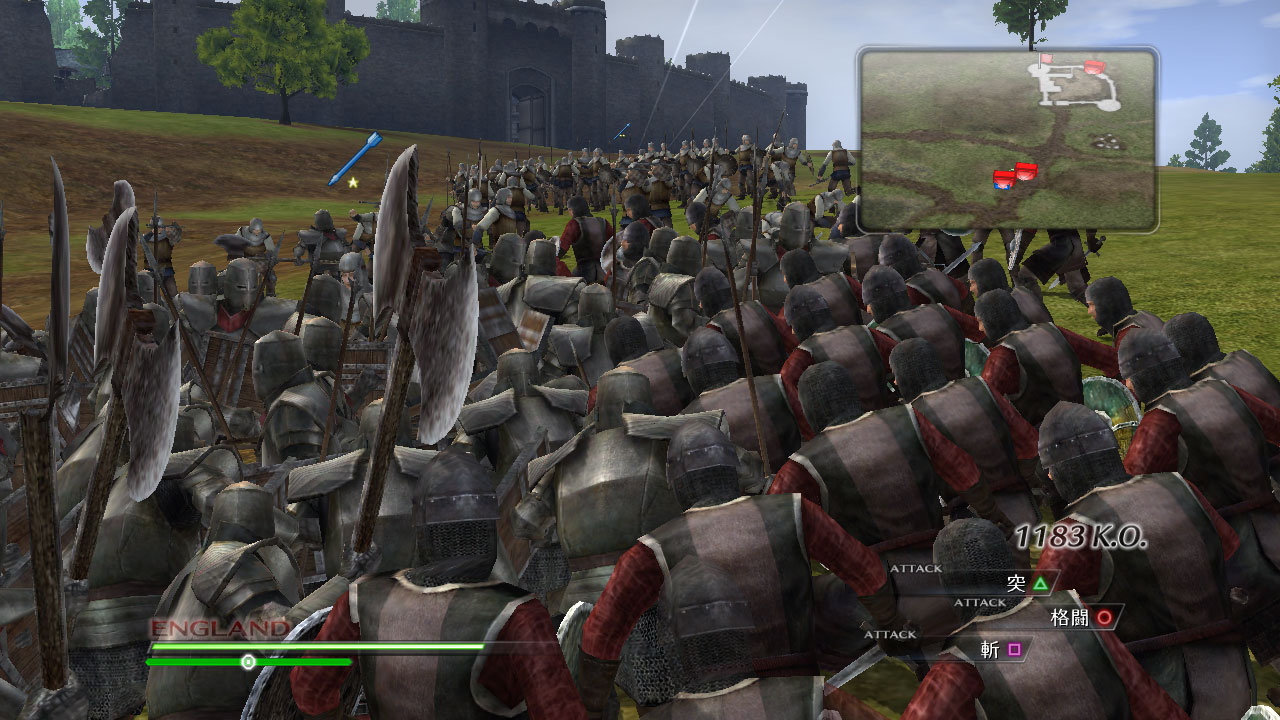Select the pink square slash attack icon
1280x720 pixels.
point(1013,648)
